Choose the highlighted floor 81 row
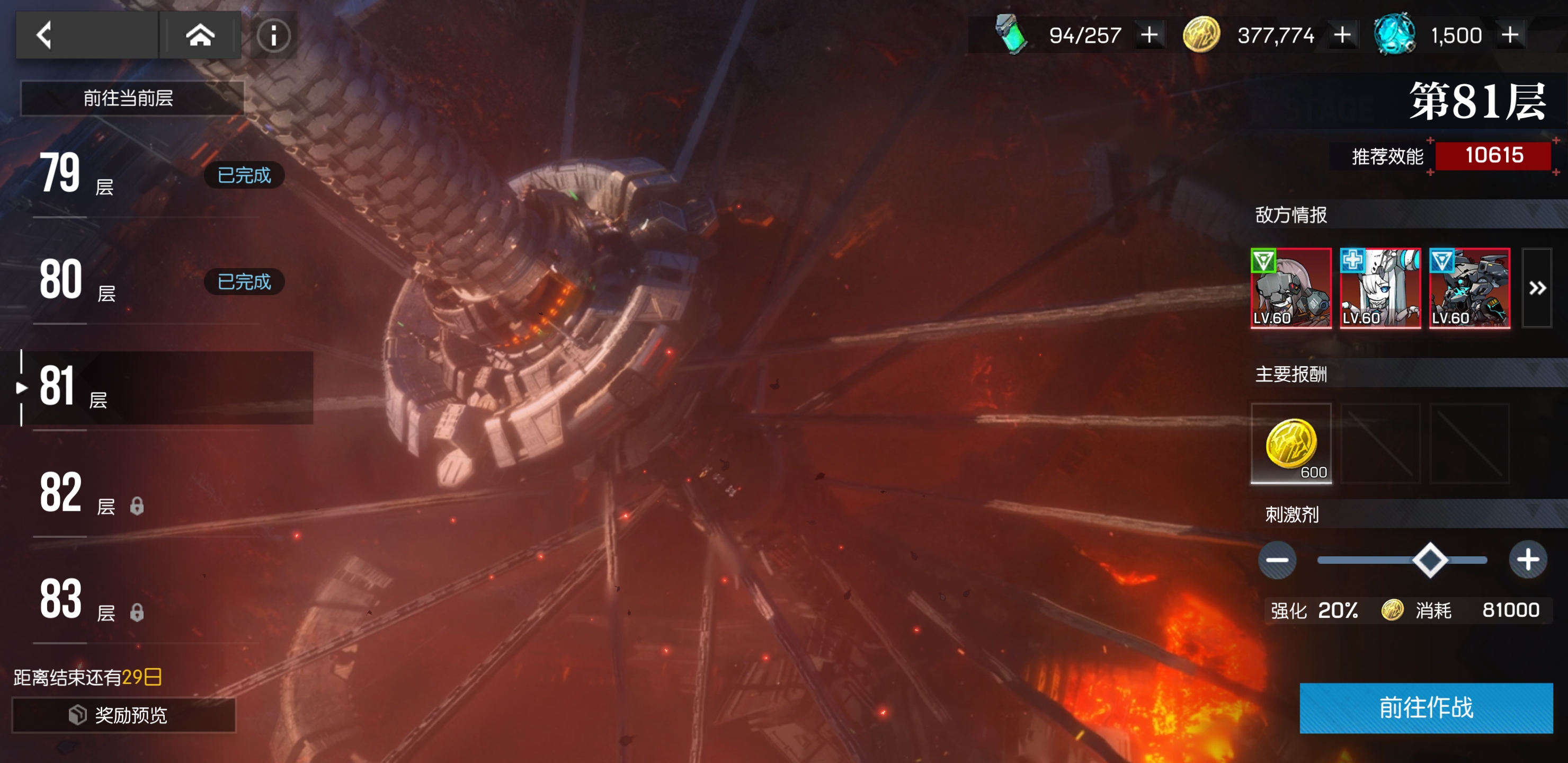1568x763 pixels. point(158,387)
